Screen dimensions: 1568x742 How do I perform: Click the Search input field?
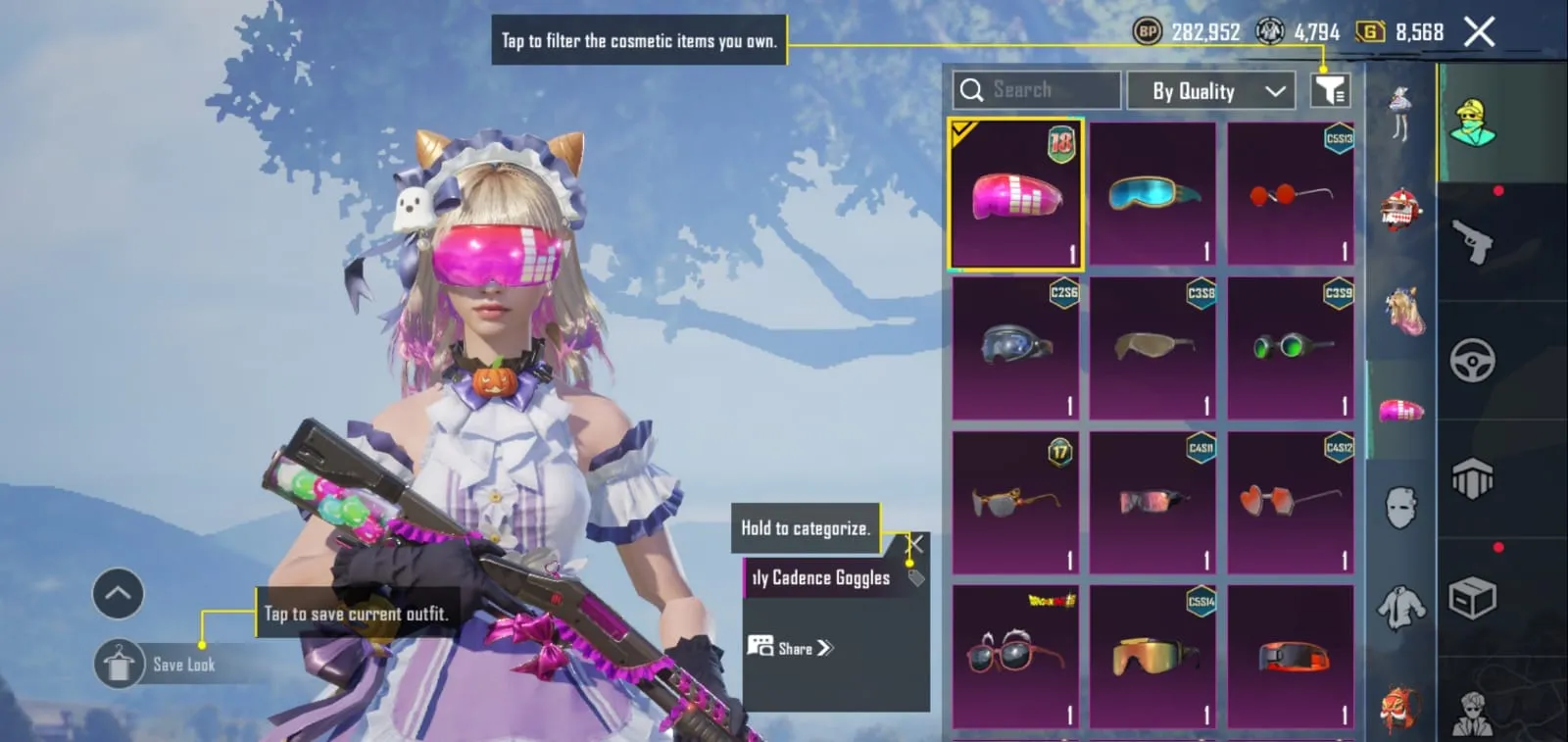1039,89
